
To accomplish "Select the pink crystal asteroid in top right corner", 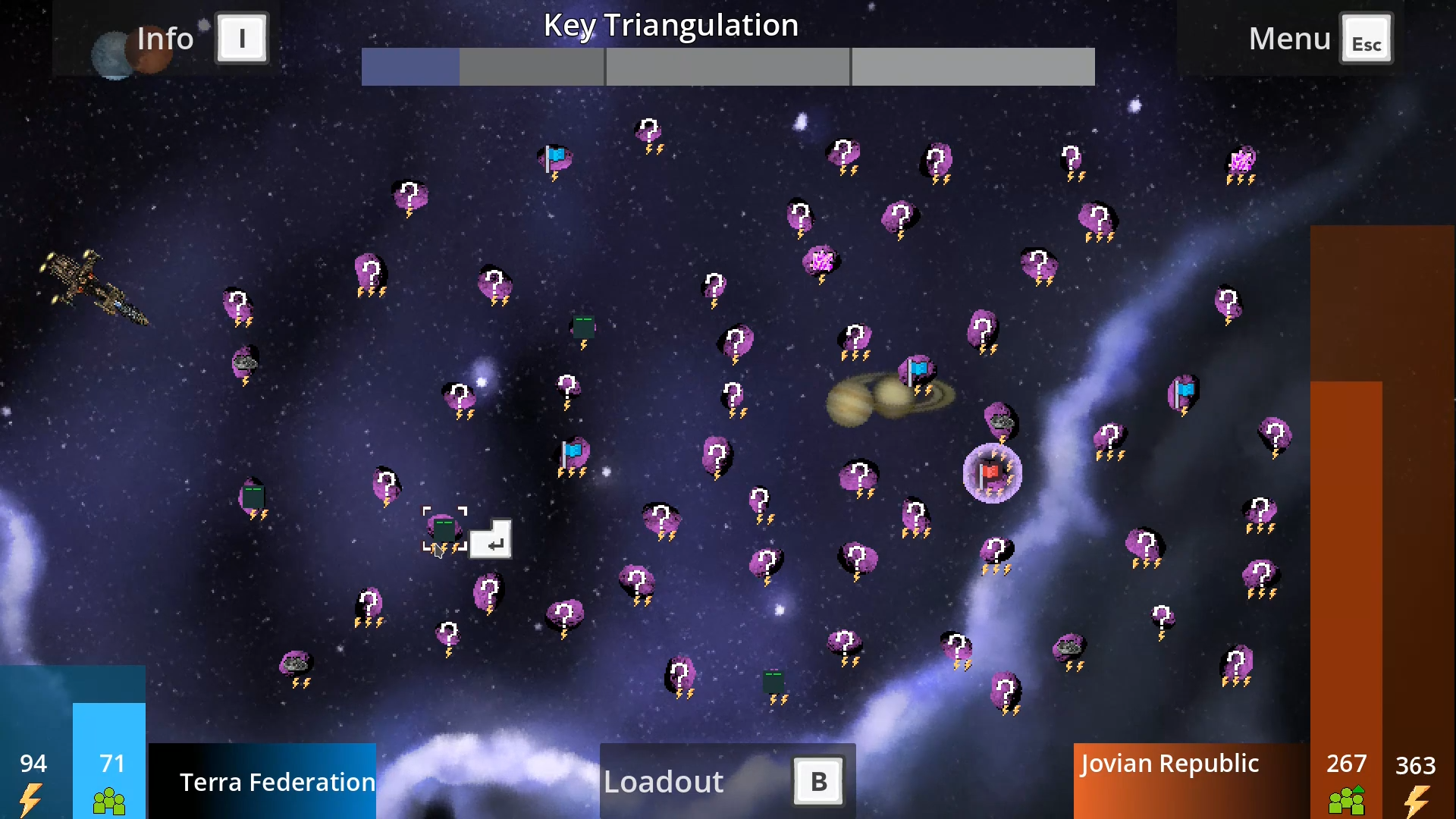I will pos(1240,159).
